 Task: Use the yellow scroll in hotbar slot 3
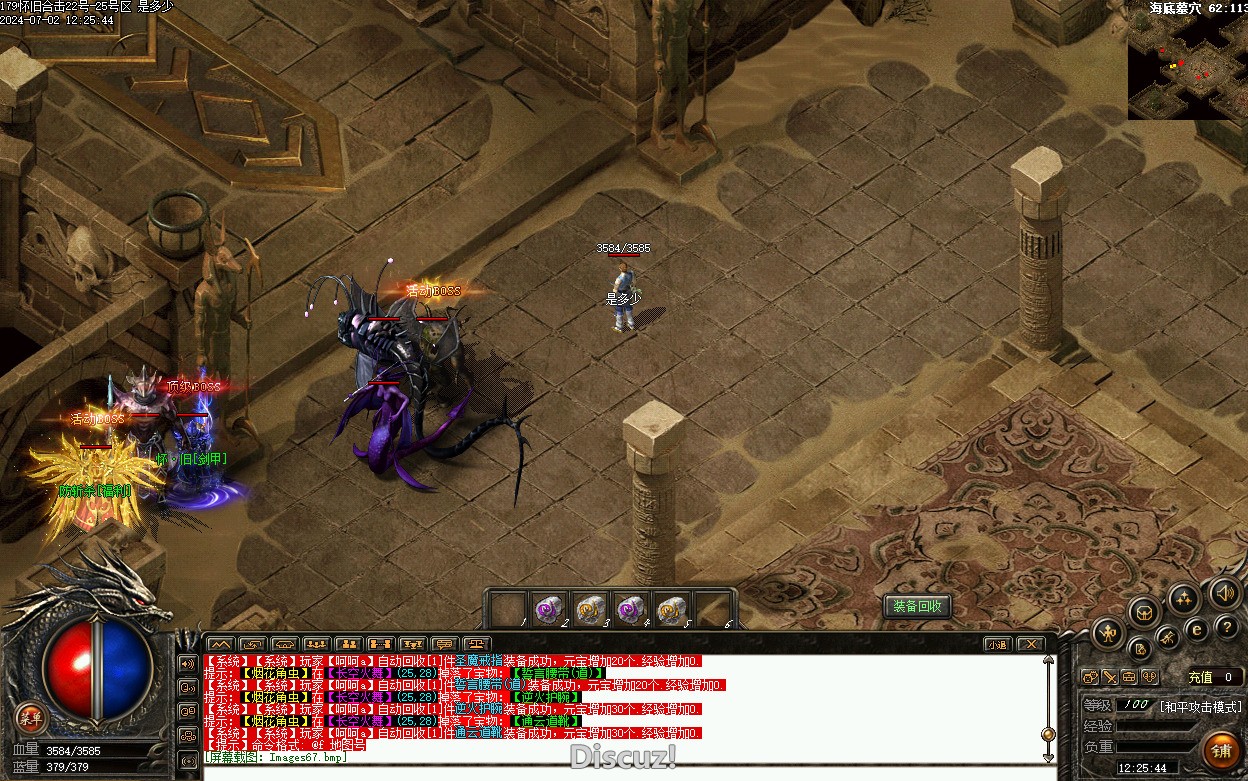pyautogui.click(x=589, y=609)
